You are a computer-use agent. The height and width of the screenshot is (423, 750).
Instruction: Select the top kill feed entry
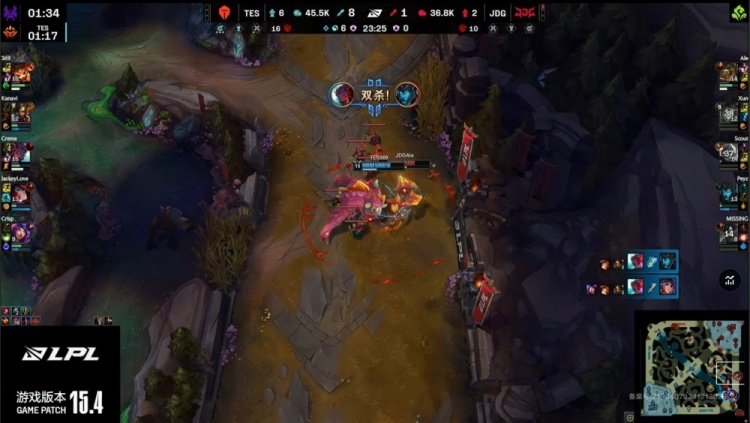click(x=640, y=262)
